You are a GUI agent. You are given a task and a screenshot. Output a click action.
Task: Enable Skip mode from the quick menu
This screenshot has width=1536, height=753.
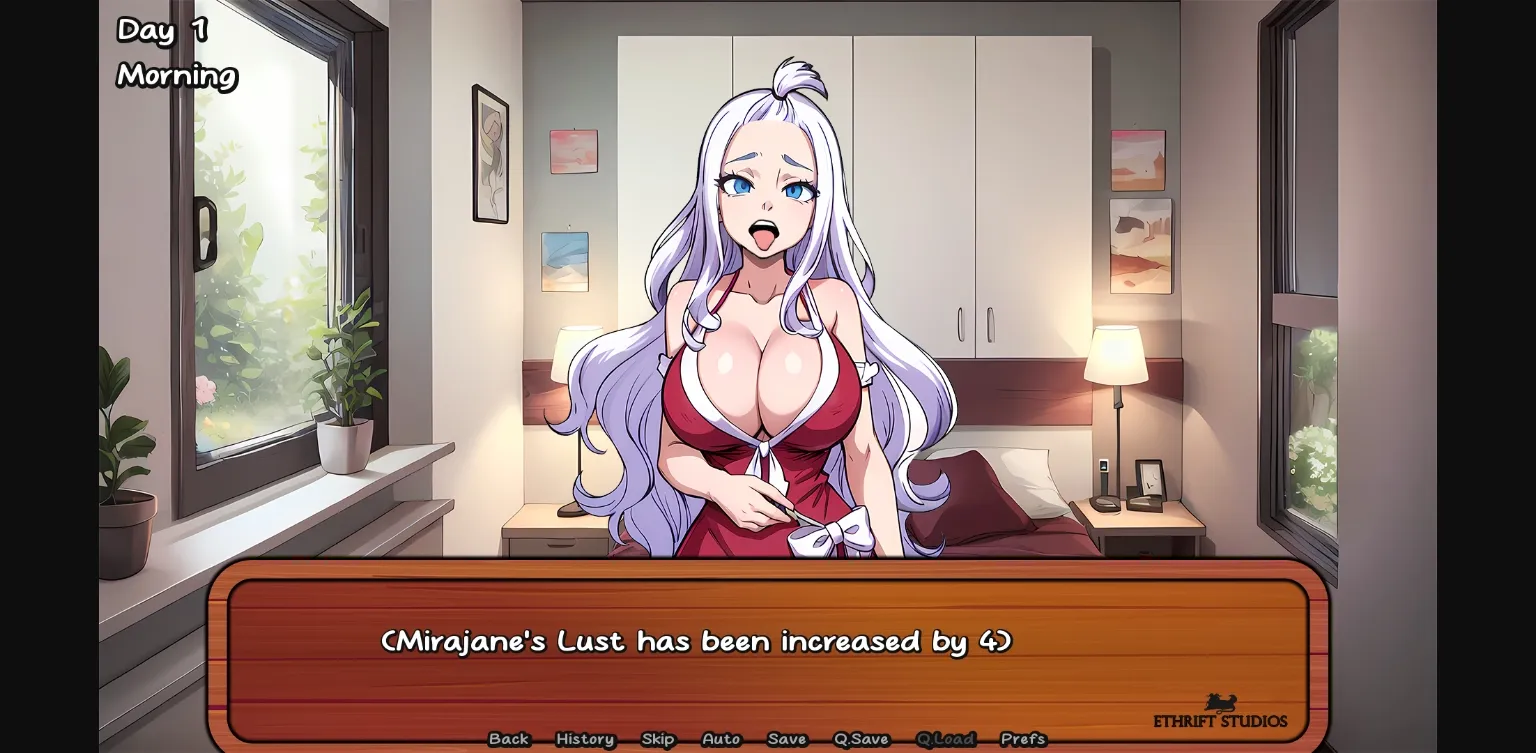pos(658,739)
